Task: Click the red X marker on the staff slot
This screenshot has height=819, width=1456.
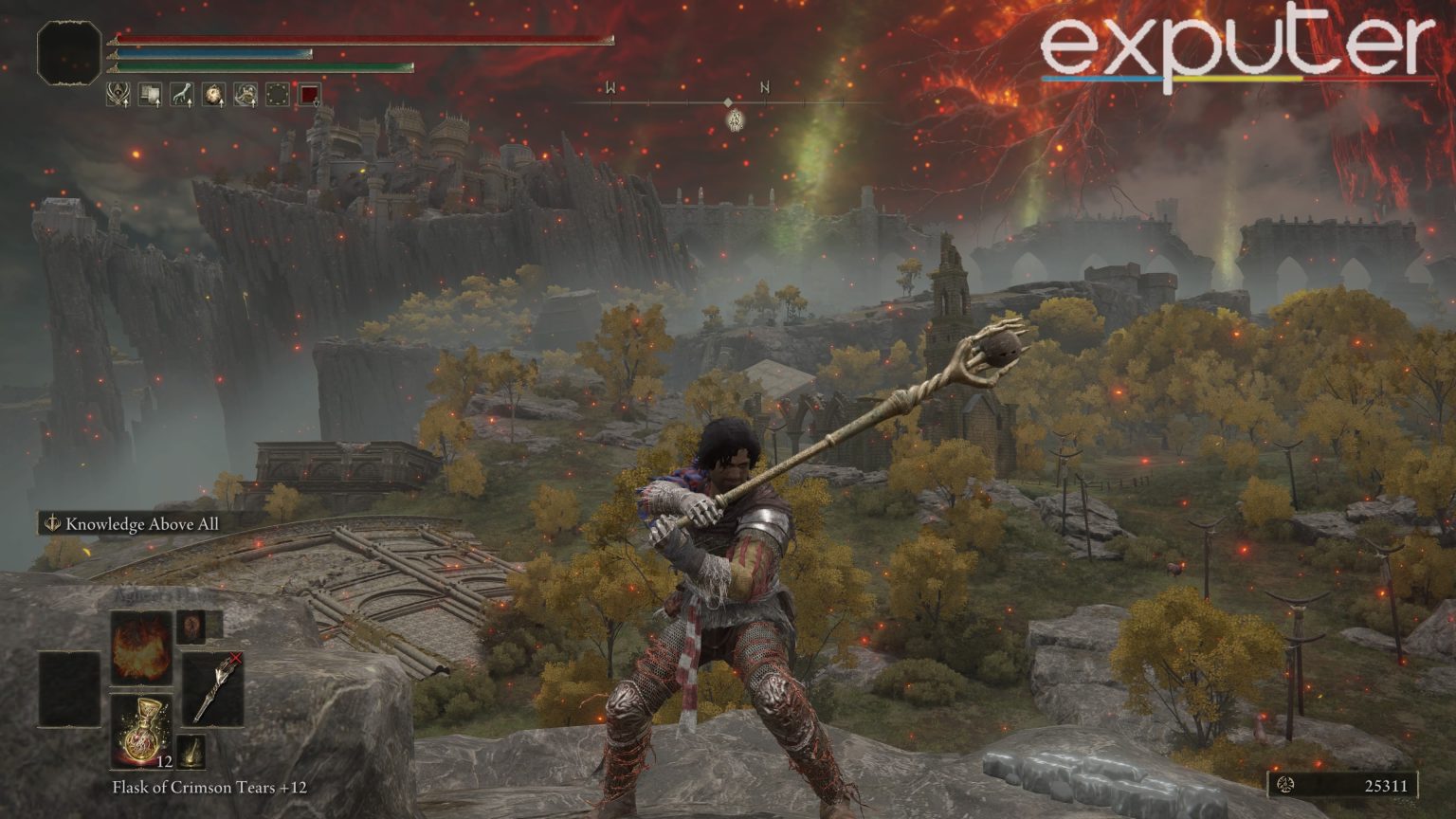Action: coord(235,657)
